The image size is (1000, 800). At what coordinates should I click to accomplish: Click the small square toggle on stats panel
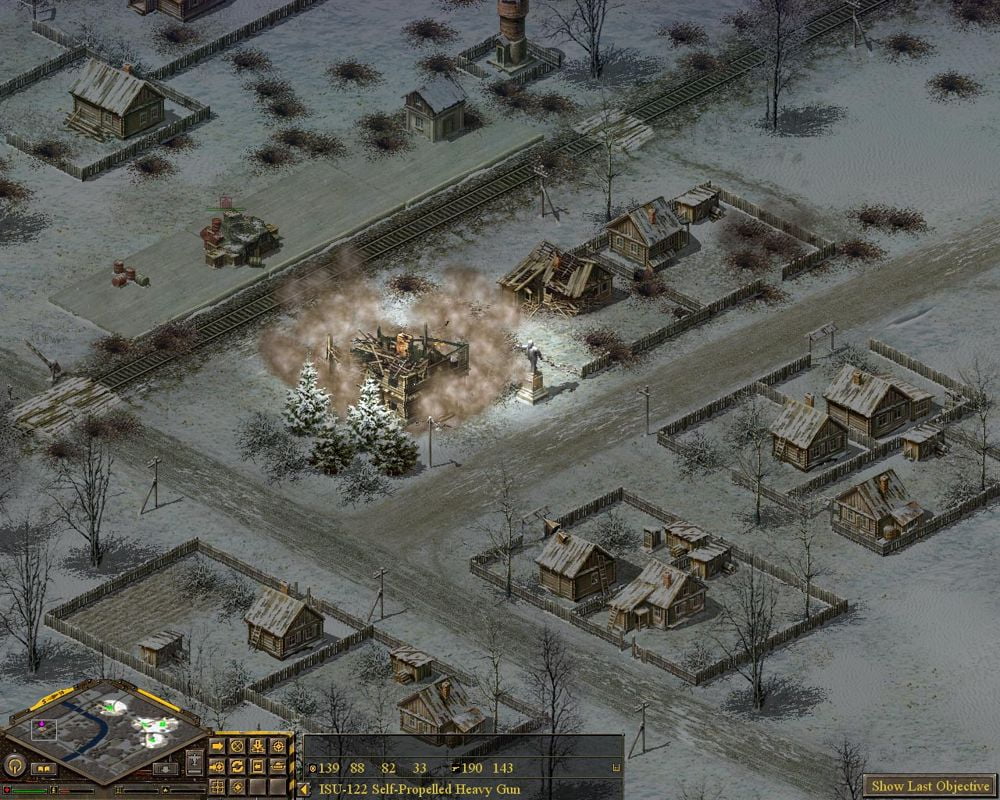click(615, 768)
